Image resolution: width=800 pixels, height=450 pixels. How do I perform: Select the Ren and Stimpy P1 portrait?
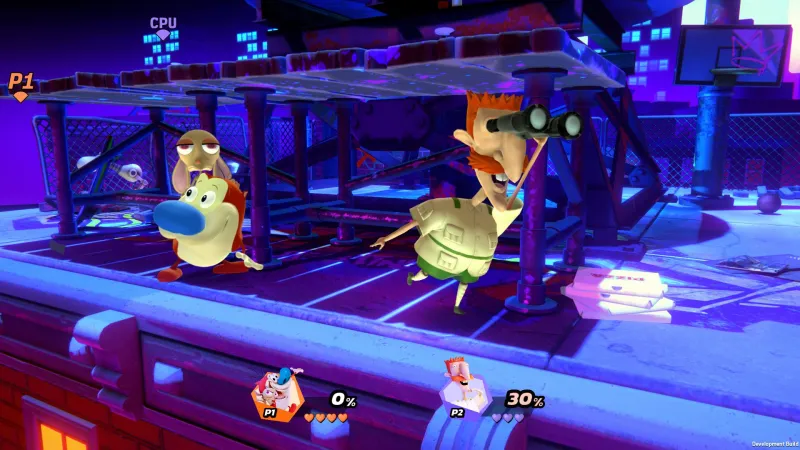273,394
